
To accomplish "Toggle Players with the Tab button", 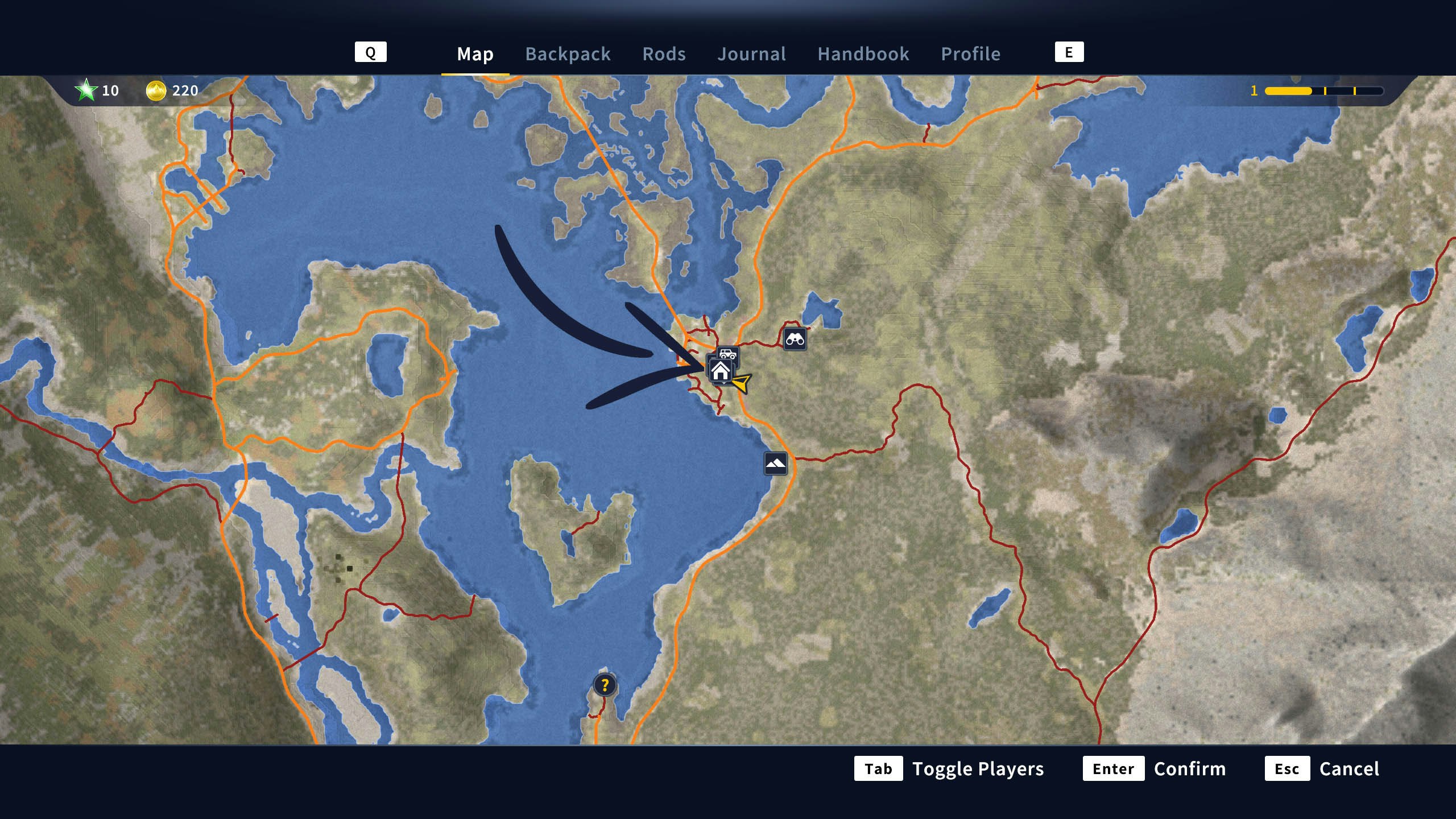I will coord(879,769).
